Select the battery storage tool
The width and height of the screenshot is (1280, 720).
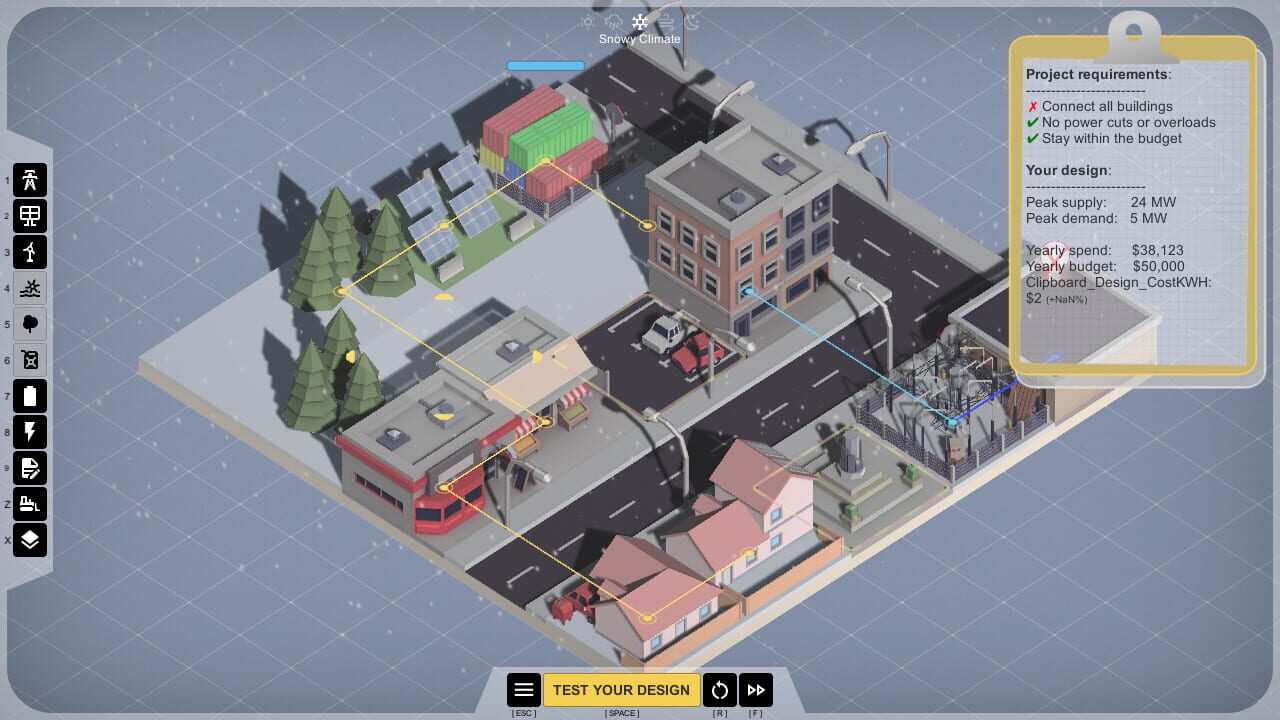(x=30, y=396)
